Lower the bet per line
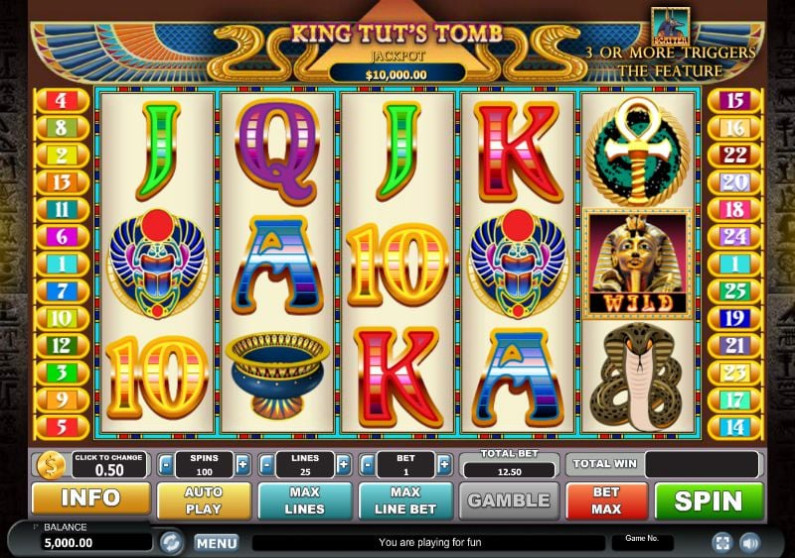 click(x=366, y=464)
